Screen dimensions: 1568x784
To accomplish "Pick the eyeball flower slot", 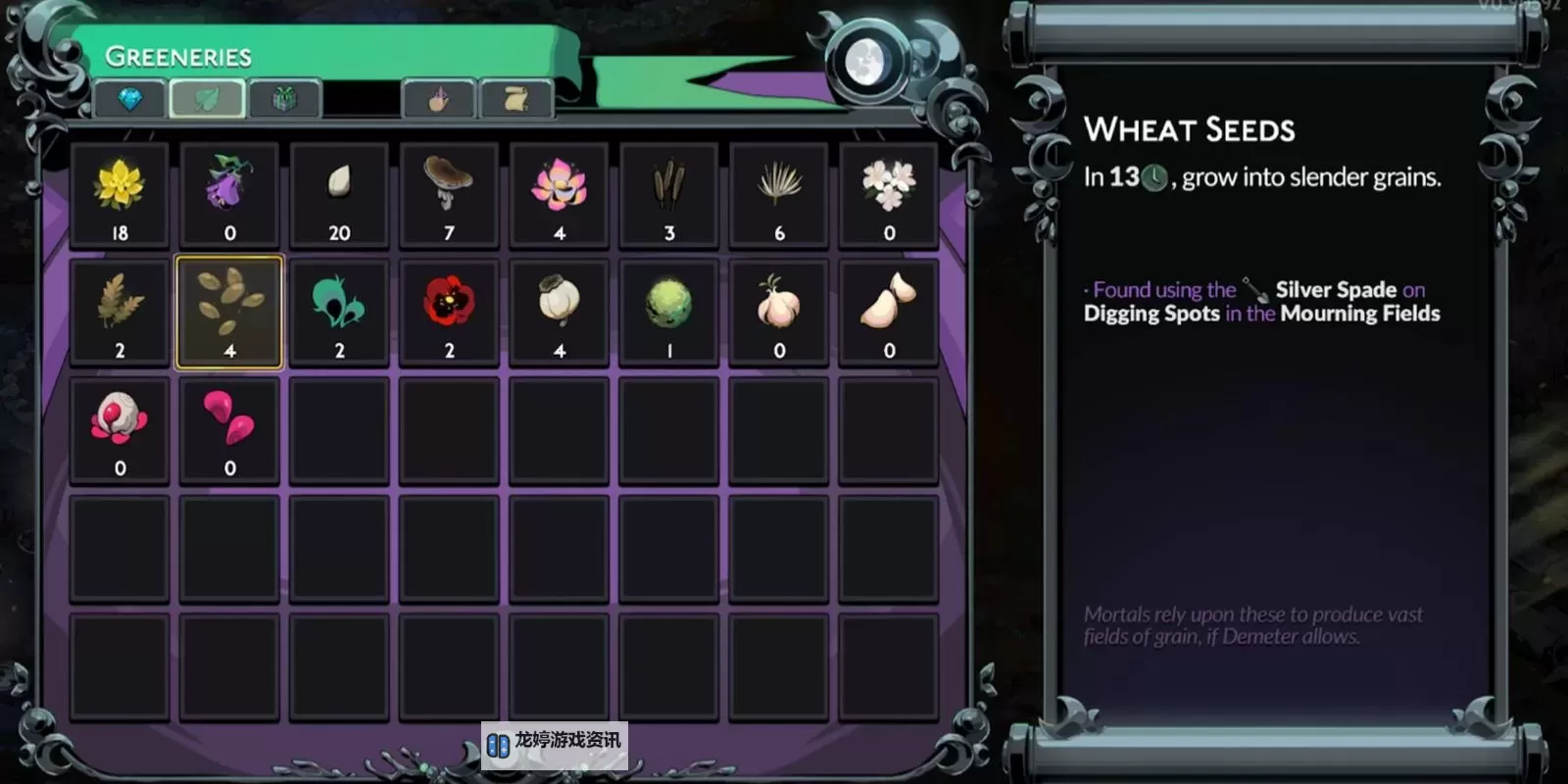I will pyautogui.click(x=120, y=430).
